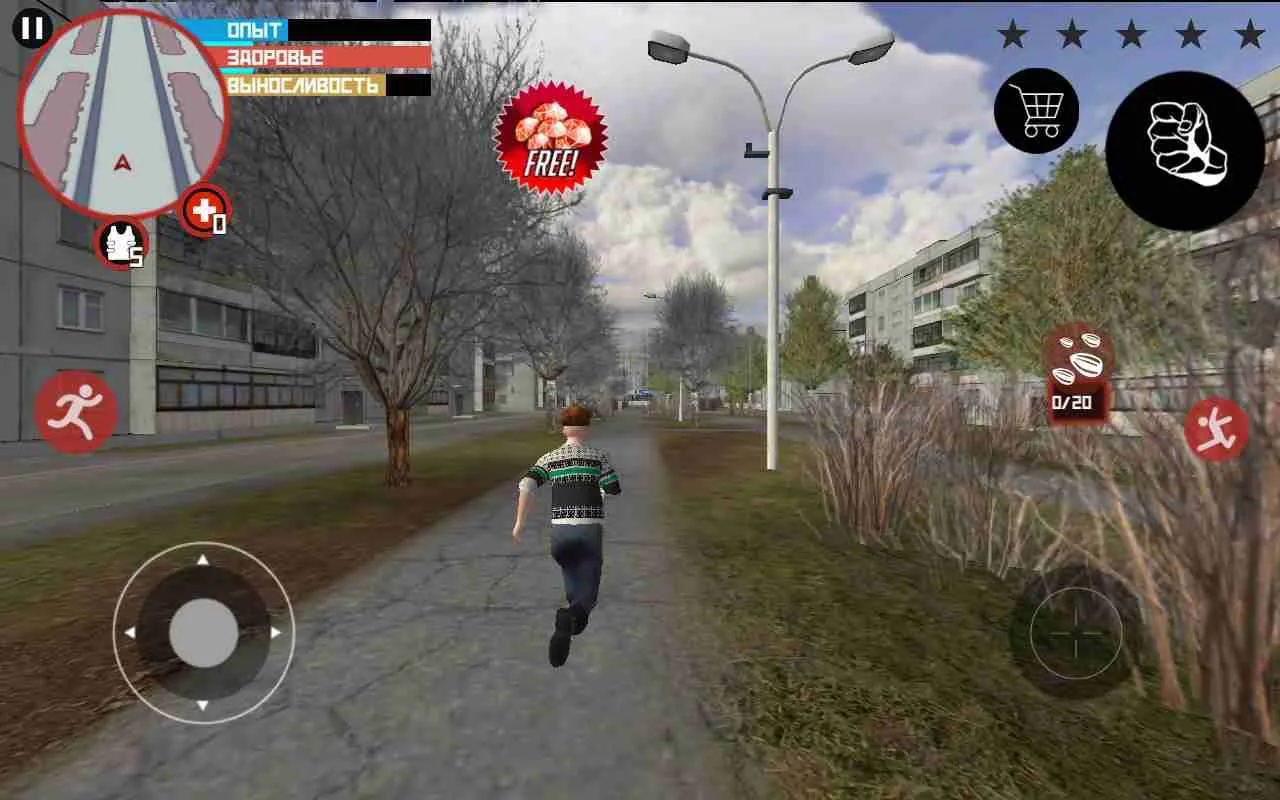The height and width of the screenshot is (800, 1280).
Task: Tap the sunflower seeds 0/20 collectible counter
Action: [x=1078, y=370]
